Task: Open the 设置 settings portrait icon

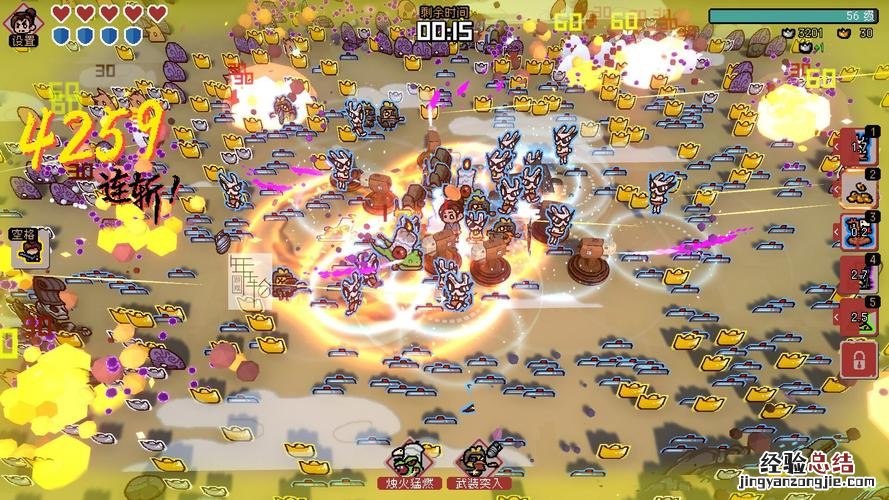Action: tap(22, 22)
